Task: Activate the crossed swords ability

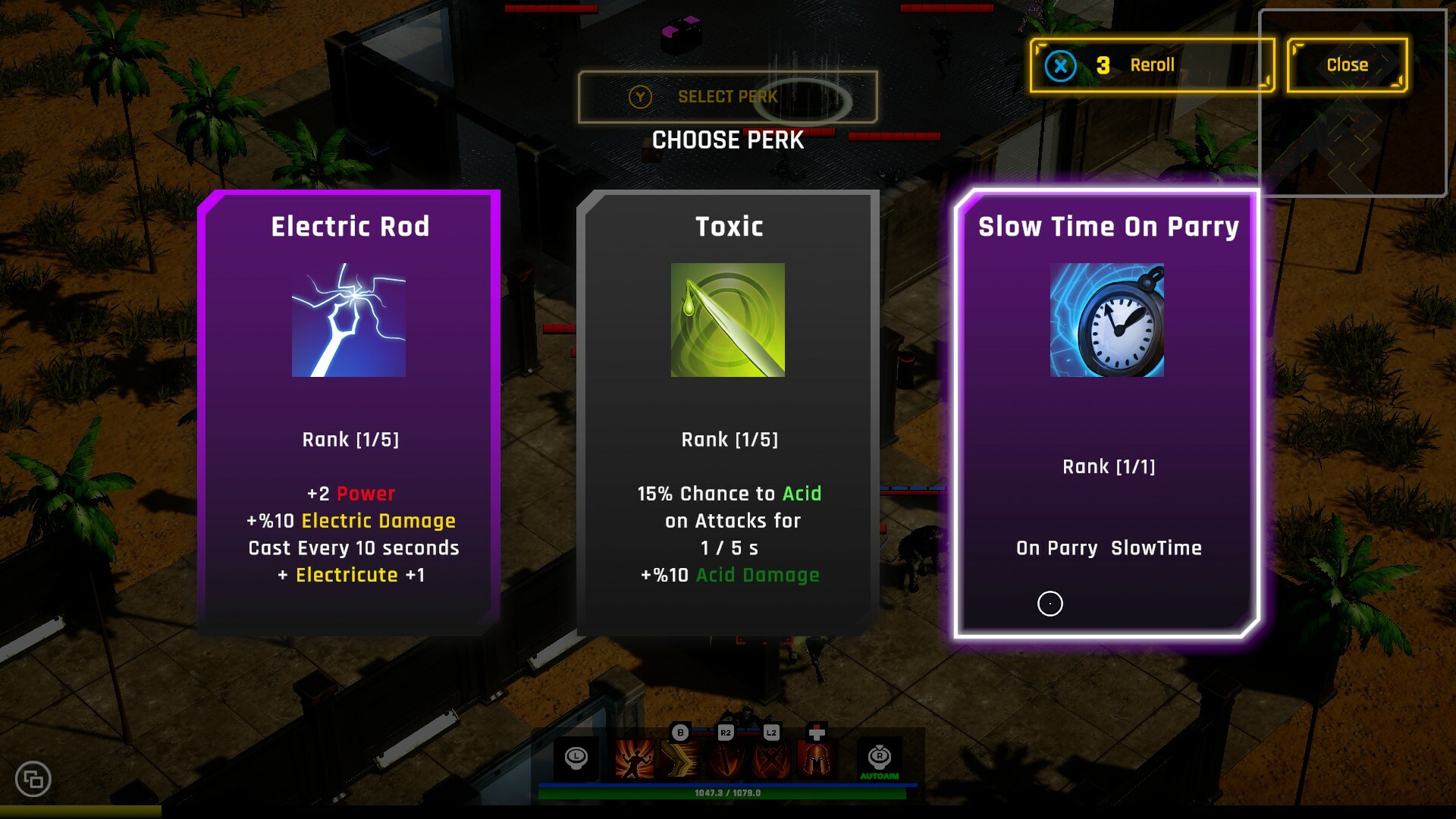Action: tap(771, 758)
